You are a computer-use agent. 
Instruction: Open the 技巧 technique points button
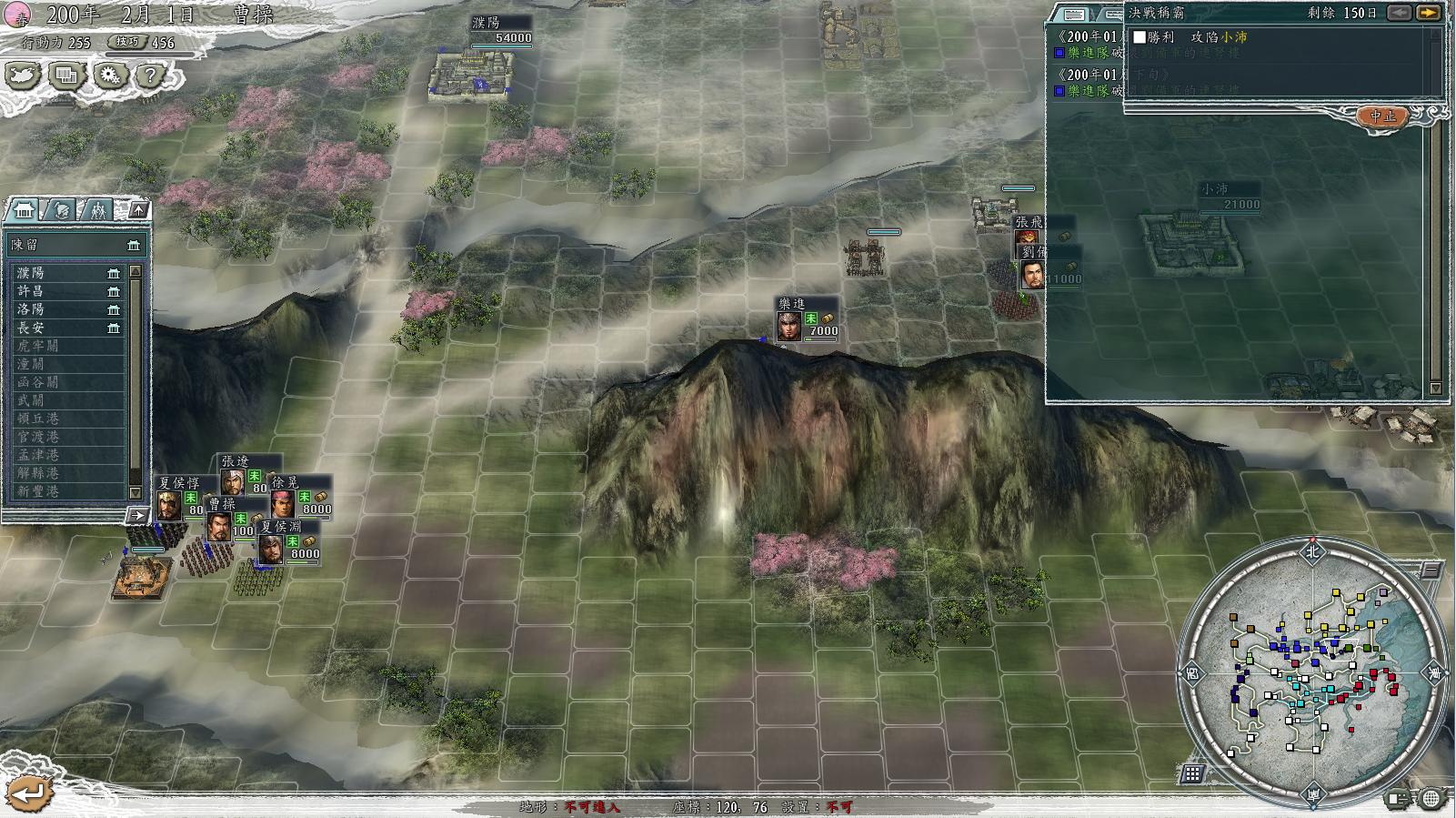[126, 42]
